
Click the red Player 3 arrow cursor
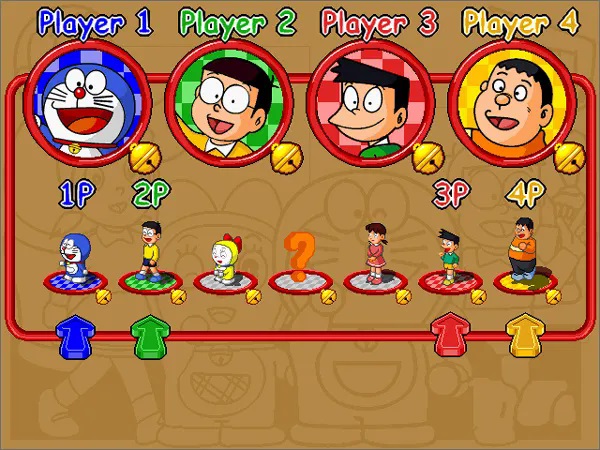point(448,335)
